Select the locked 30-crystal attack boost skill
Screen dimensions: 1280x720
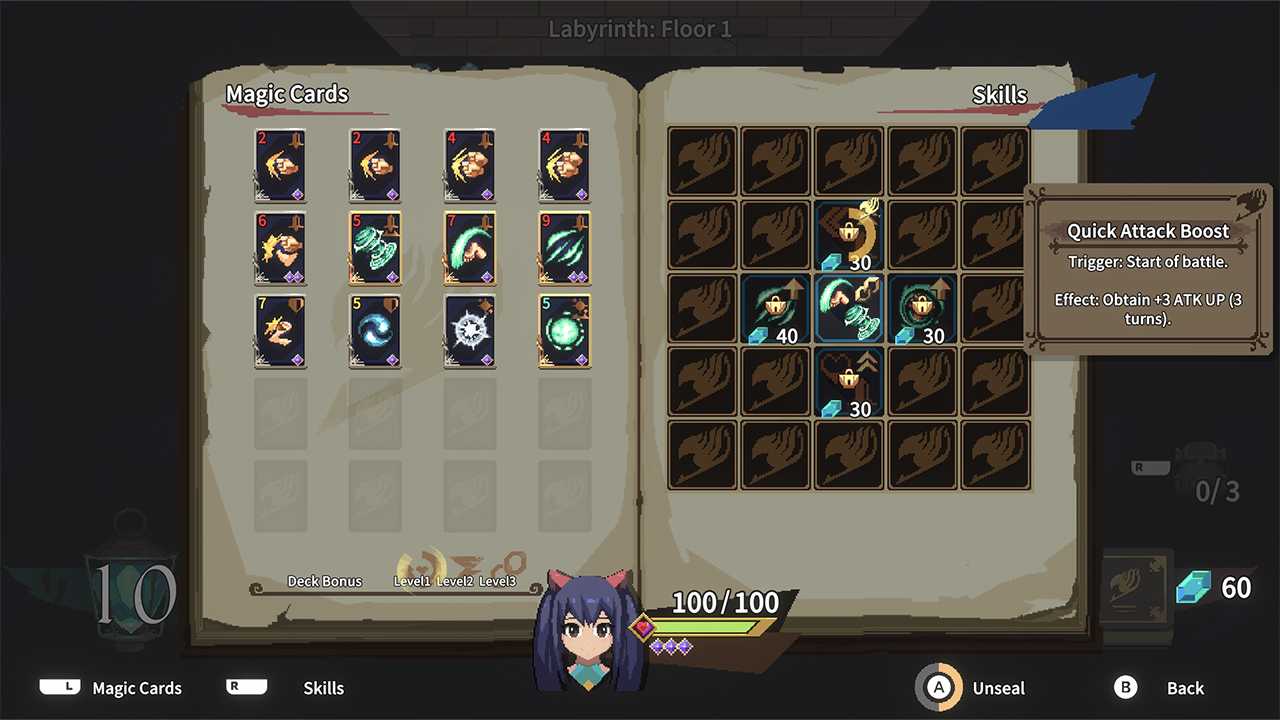(922, 309)
